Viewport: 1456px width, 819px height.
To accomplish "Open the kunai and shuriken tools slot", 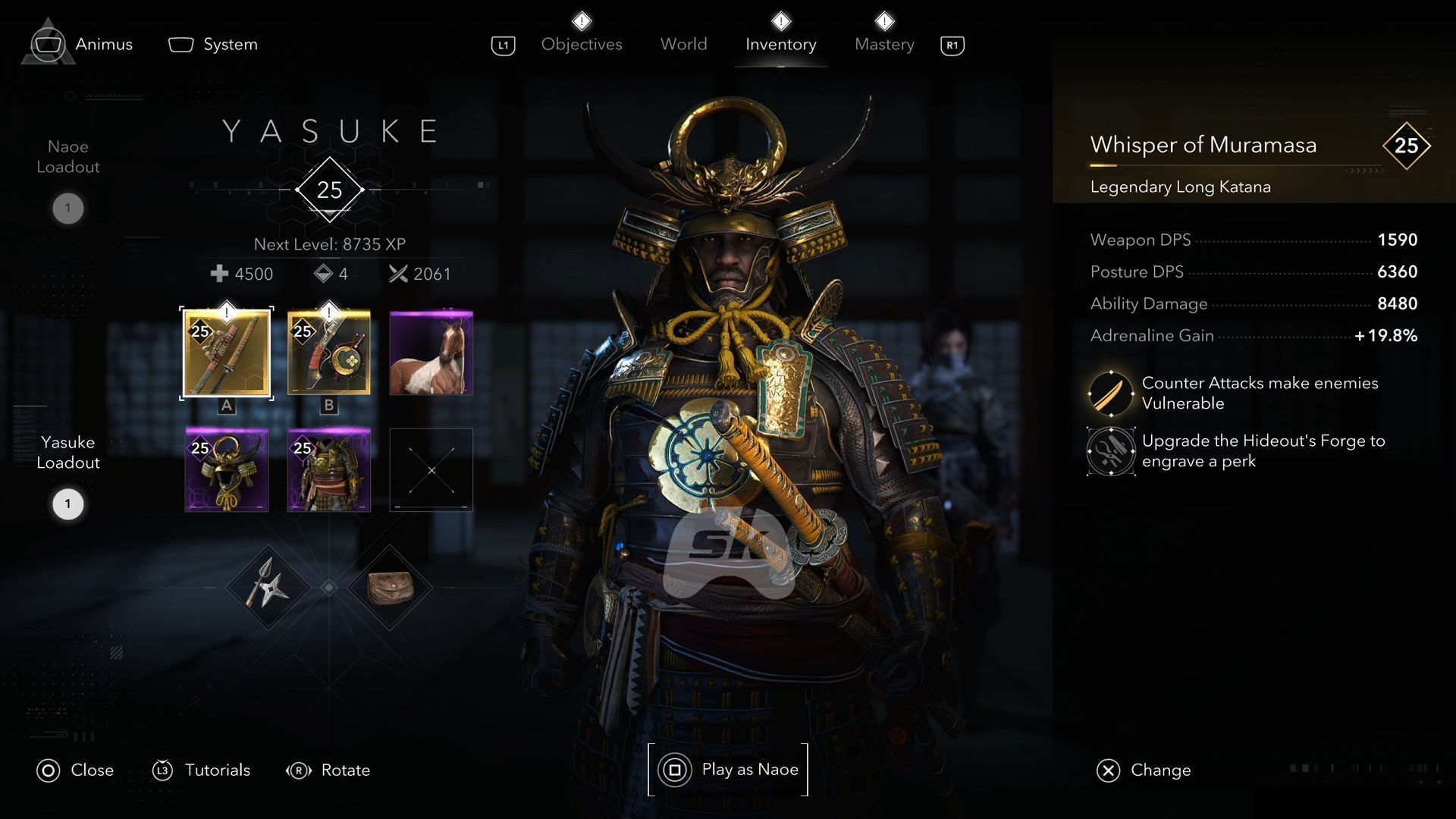I will (x=268, y=588).
